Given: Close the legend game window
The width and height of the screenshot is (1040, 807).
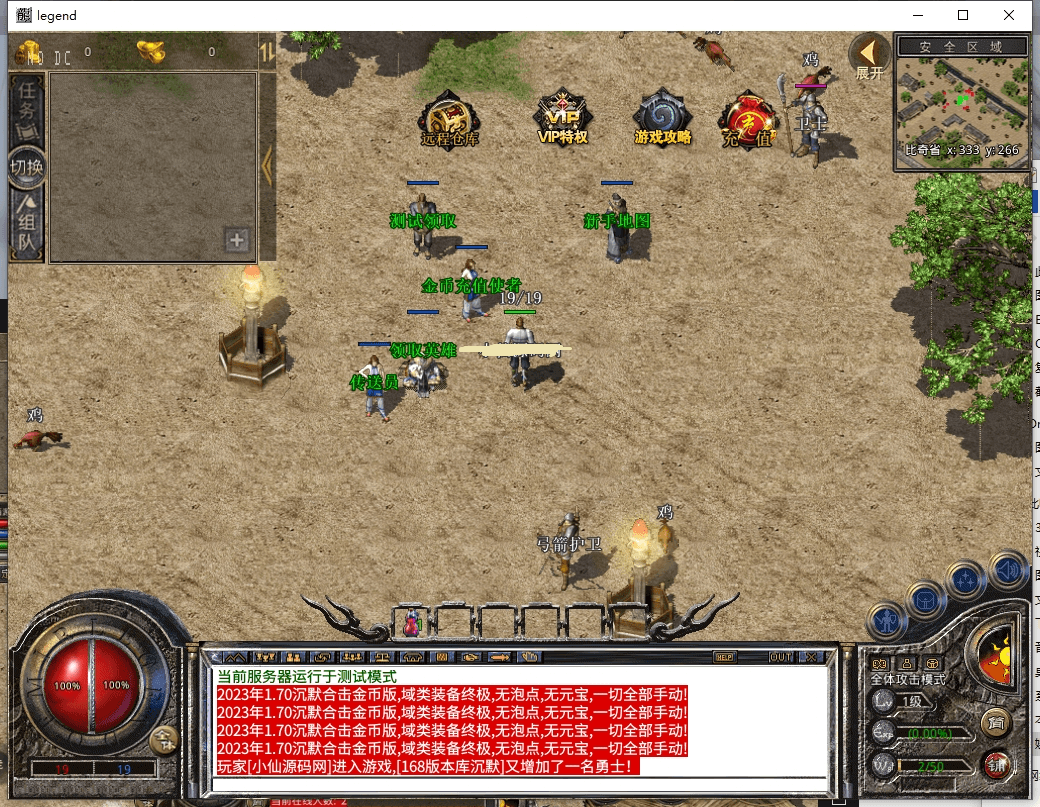Looking at the screenshot, I should [x=1010, y=15].
